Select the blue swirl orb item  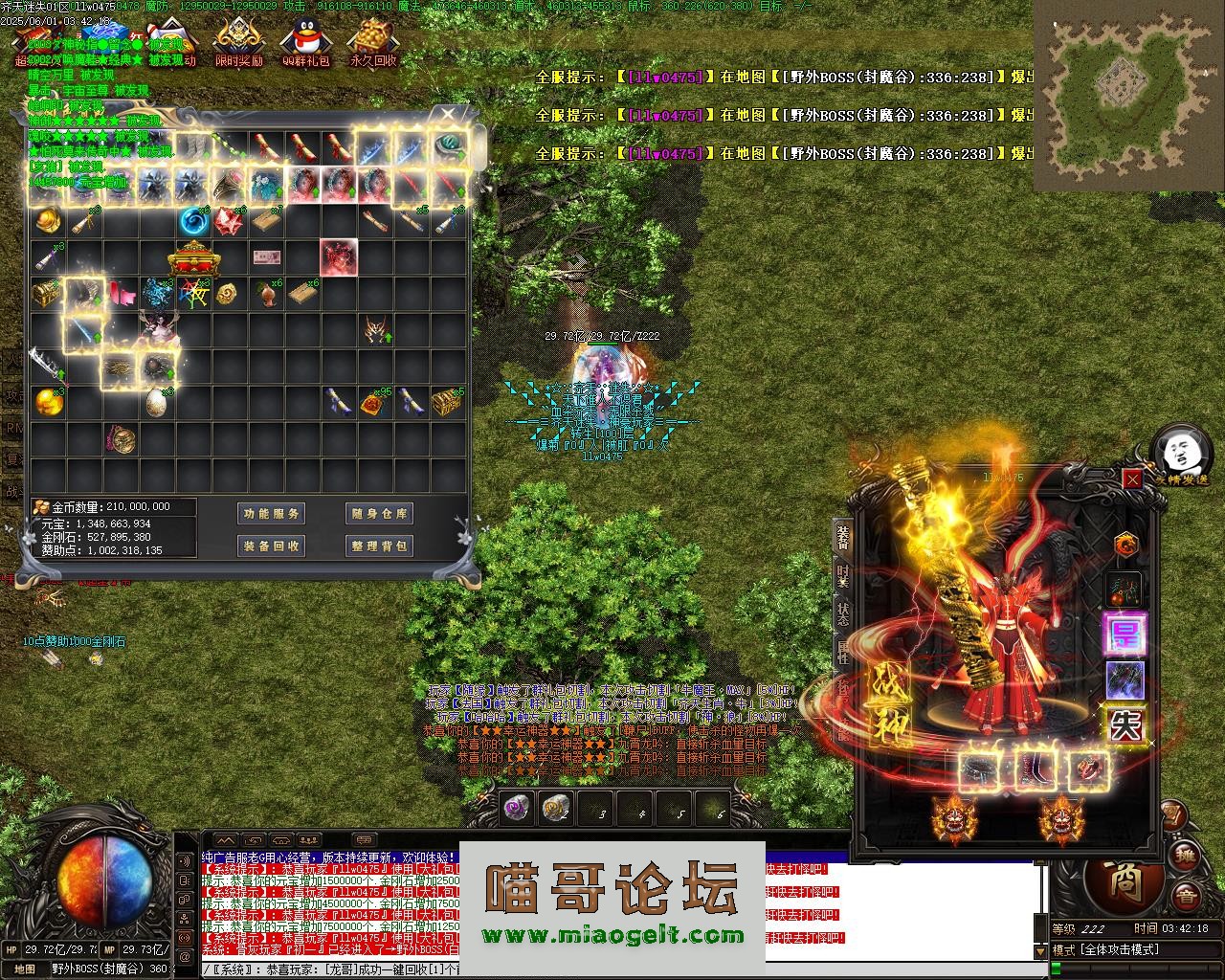click(194, 222)
